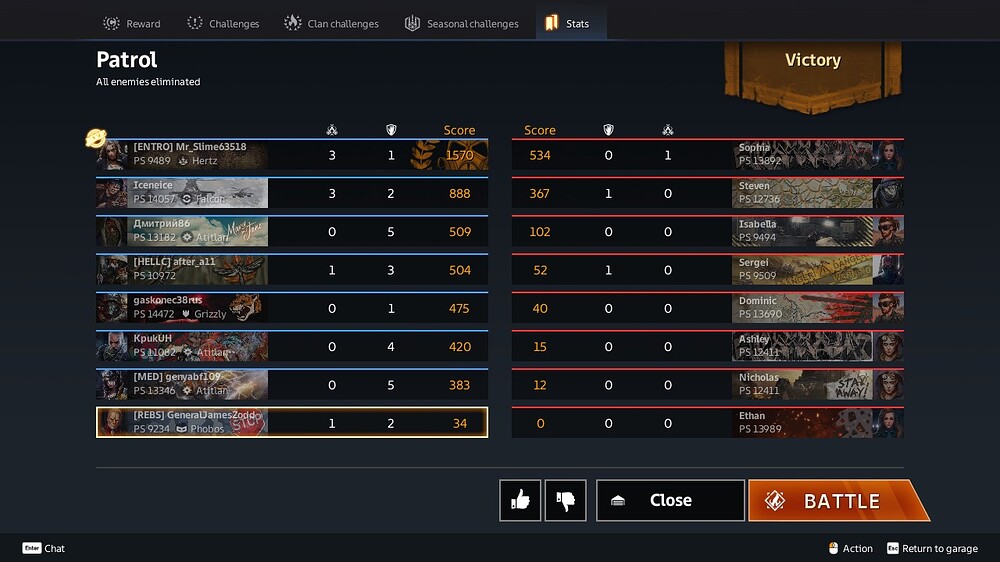The image size is (1000, 562).
Task: Rate the battle with thumbs down
Action: (565, 500)
